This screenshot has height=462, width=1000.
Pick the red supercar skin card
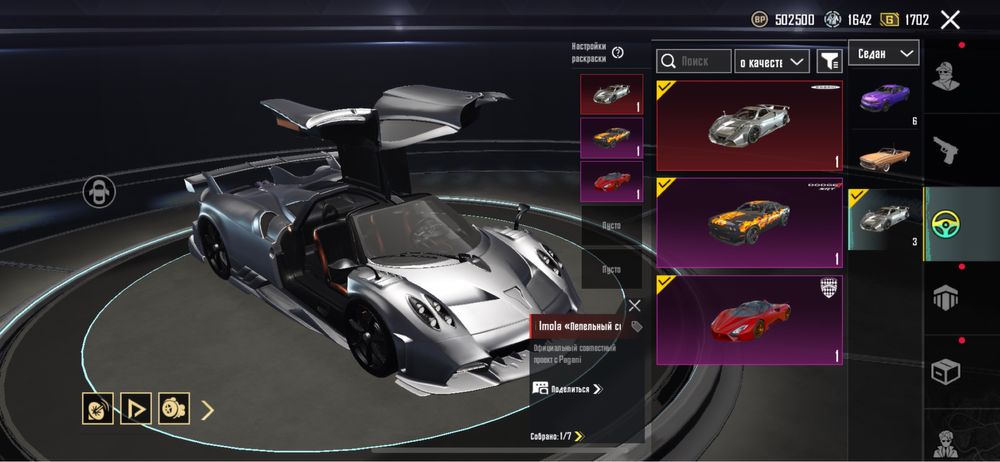(x=749, y=319)
